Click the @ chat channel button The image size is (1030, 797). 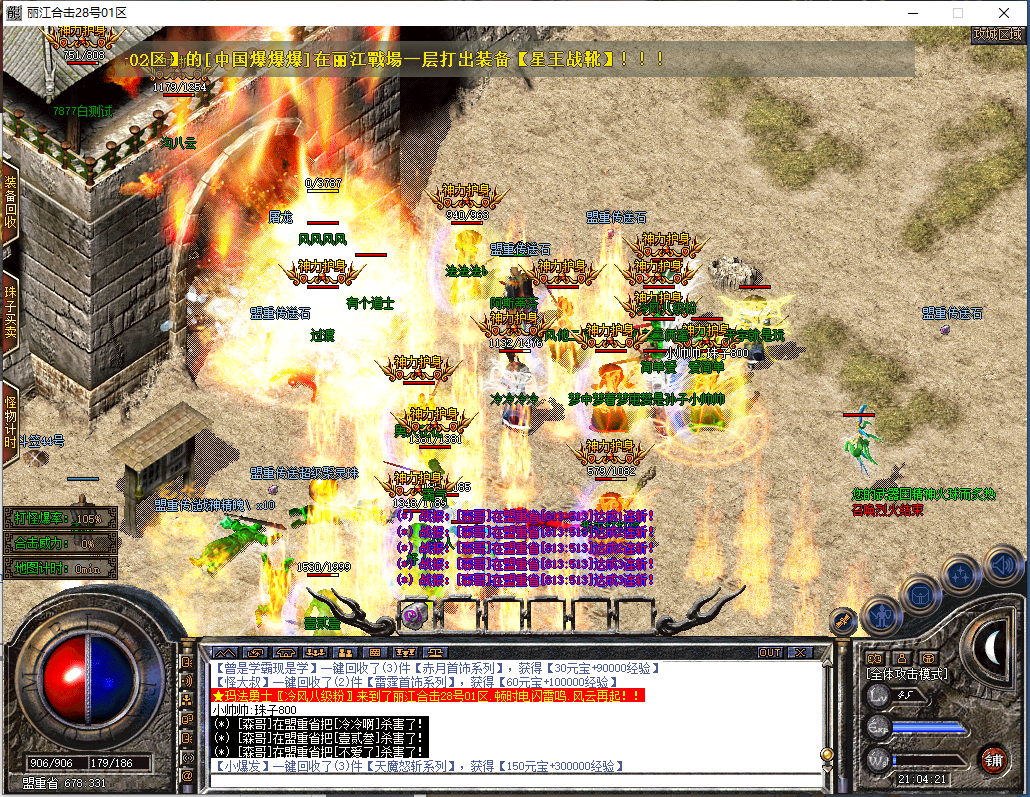click(x=186, y=775)
